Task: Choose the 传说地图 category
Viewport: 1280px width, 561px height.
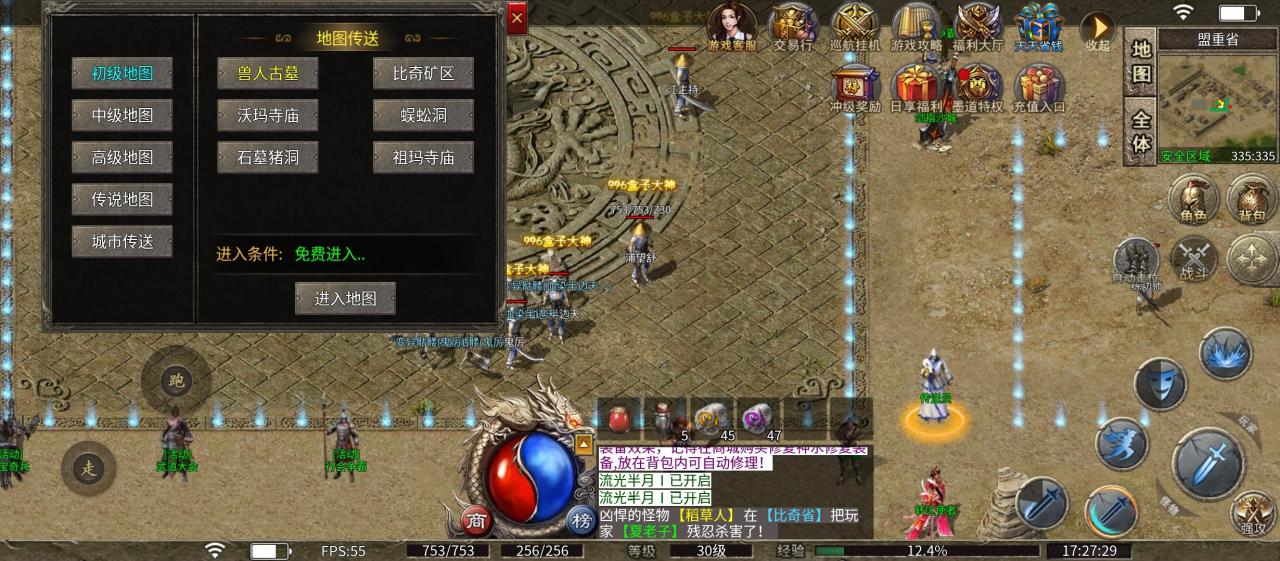Action: (122, 199)
